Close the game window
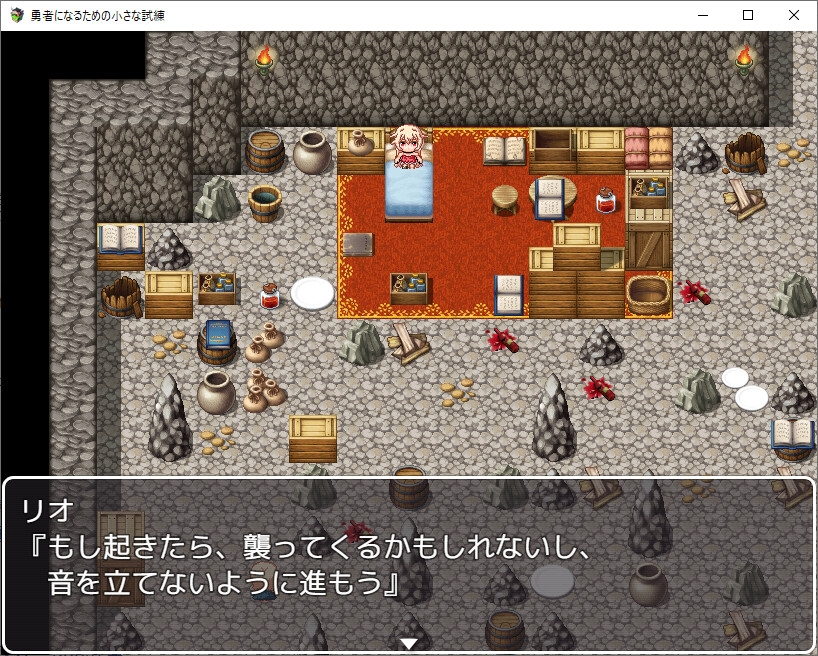 pos(794,15)
